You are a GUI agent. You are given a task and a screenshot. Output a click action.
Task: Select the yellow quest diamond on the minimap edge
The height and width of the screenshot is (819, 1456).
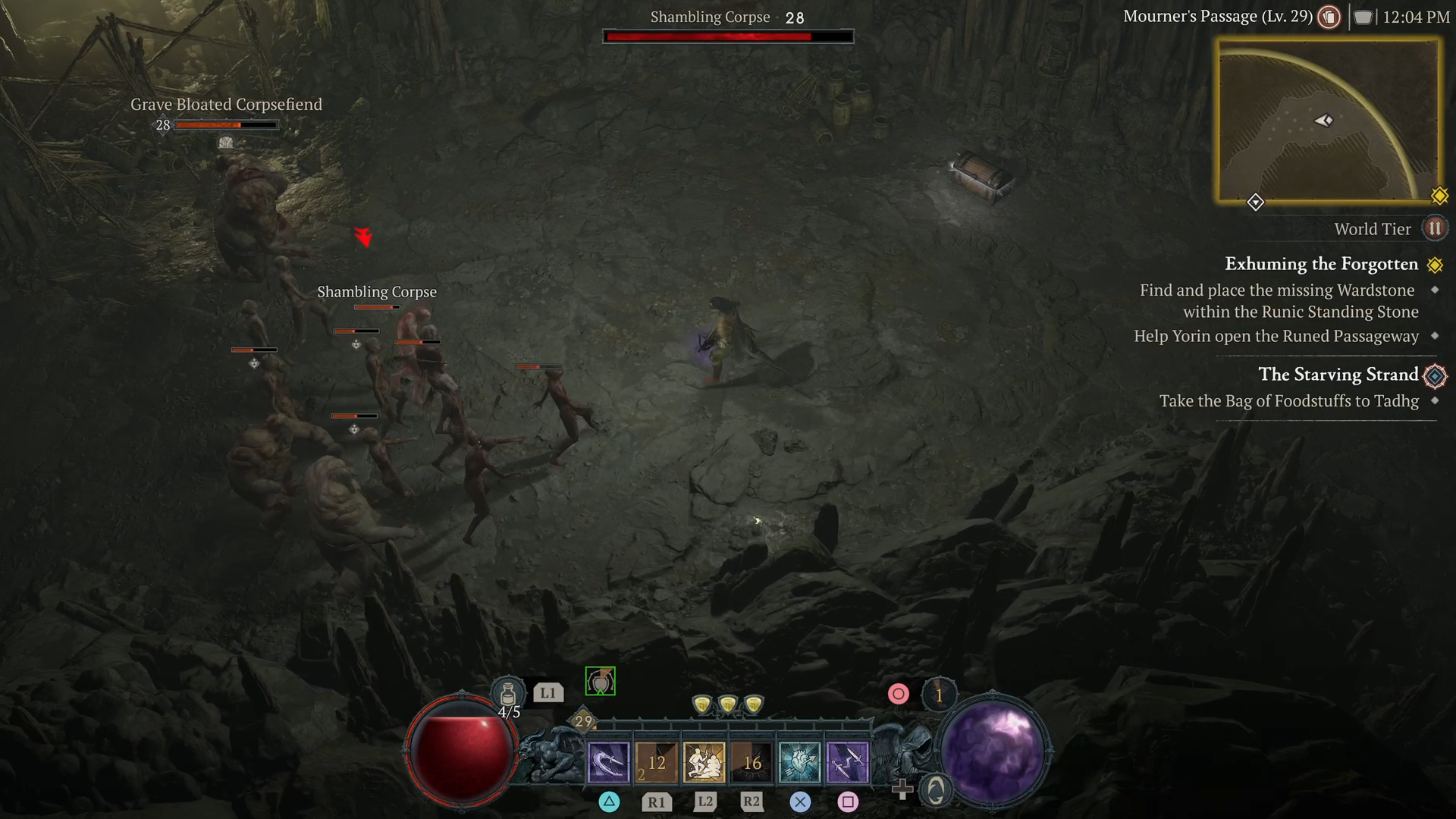(1439, 196)
